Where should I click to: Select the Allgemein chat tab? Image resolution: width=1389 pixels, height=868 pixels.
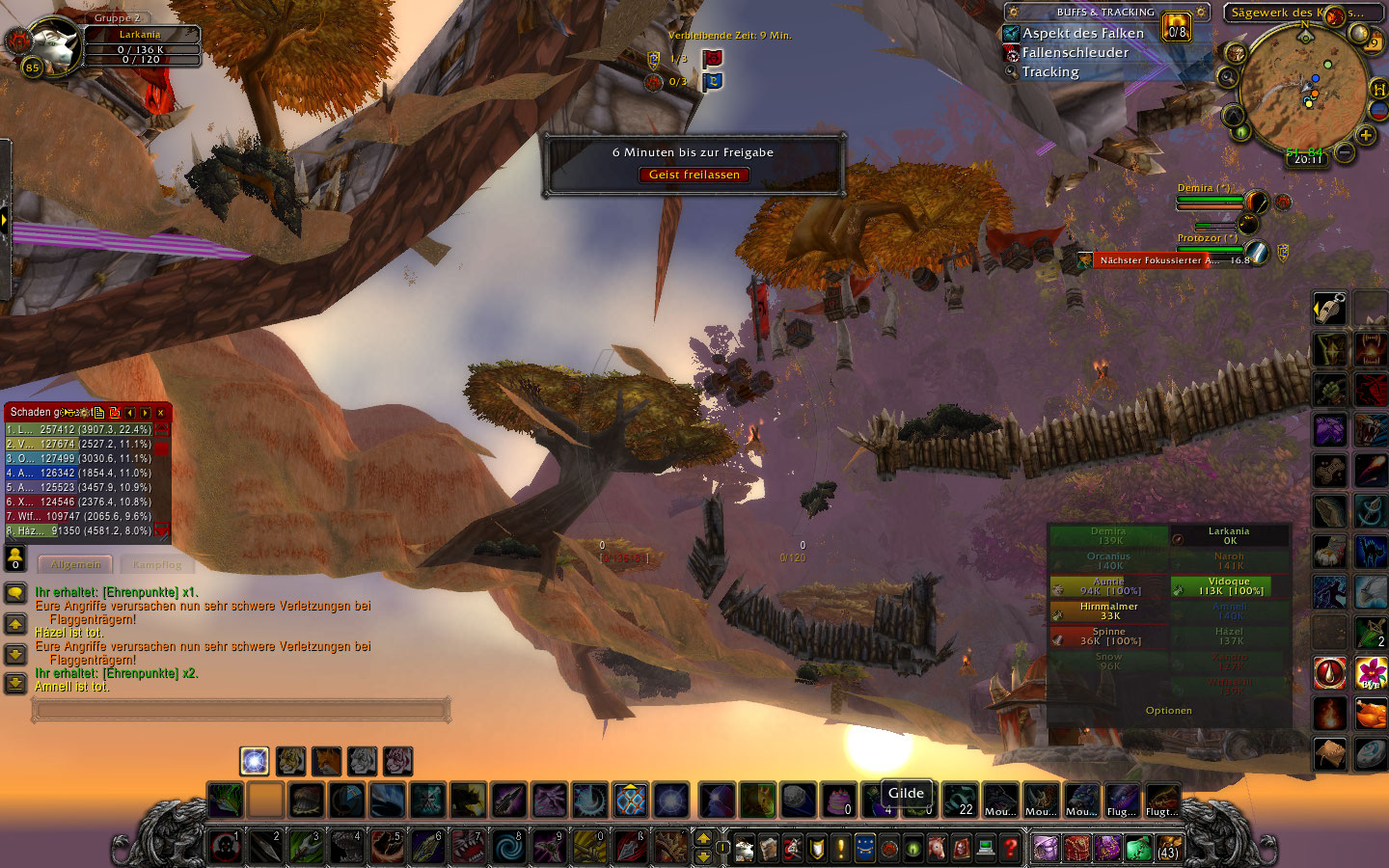coord(75,565)
